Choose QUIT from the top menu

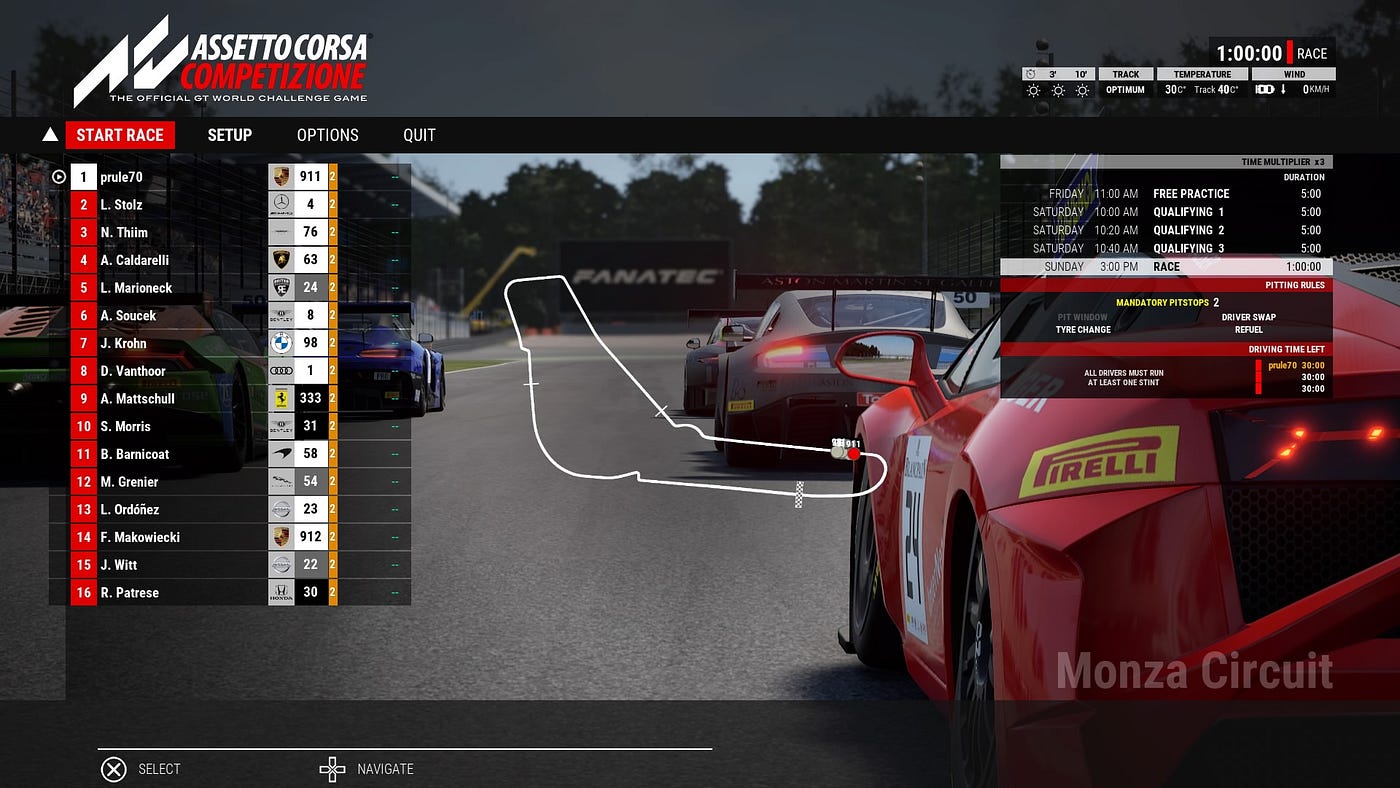419,135
